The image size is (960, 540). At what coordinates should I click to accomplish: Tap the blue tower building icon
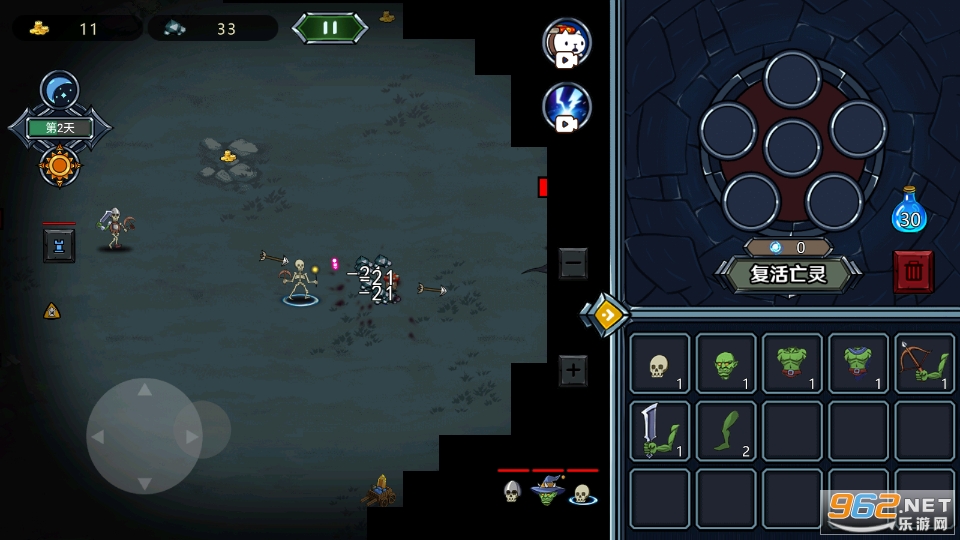(59, 245)
